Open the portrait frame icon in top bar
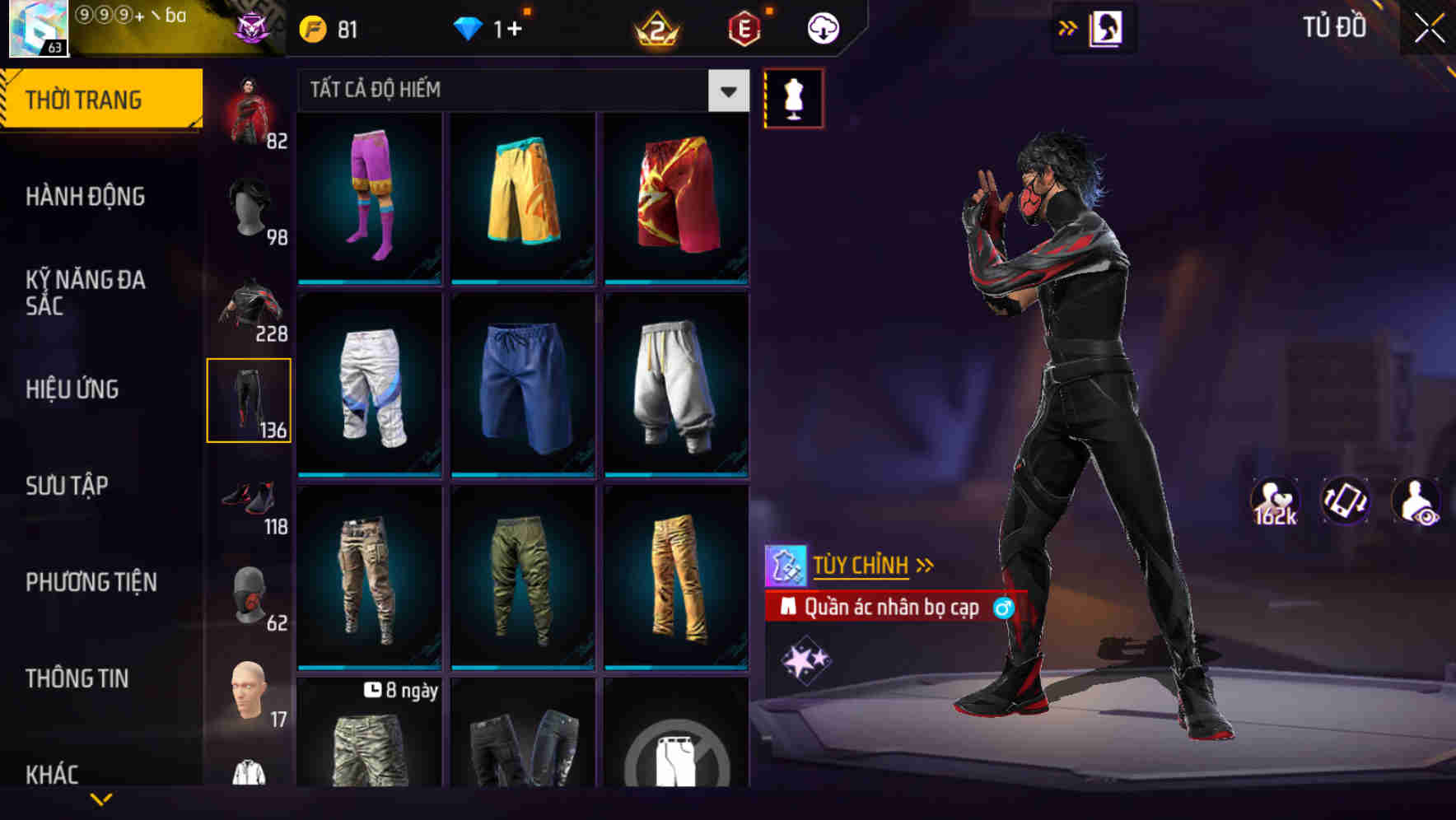 pos(1108,27)
